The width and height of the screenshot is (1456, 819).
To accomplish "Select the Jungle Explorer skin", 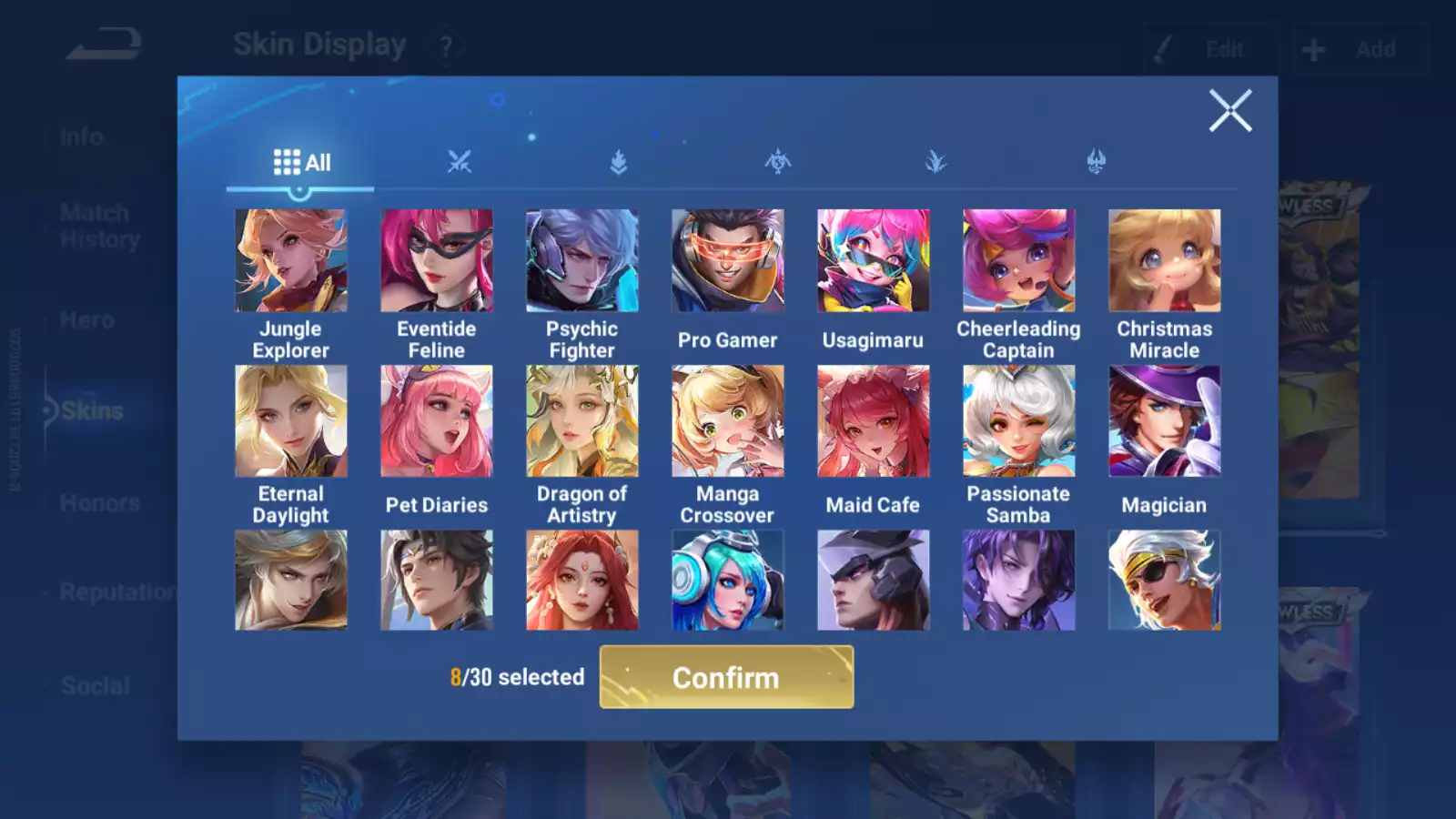I will pos(291,261).
